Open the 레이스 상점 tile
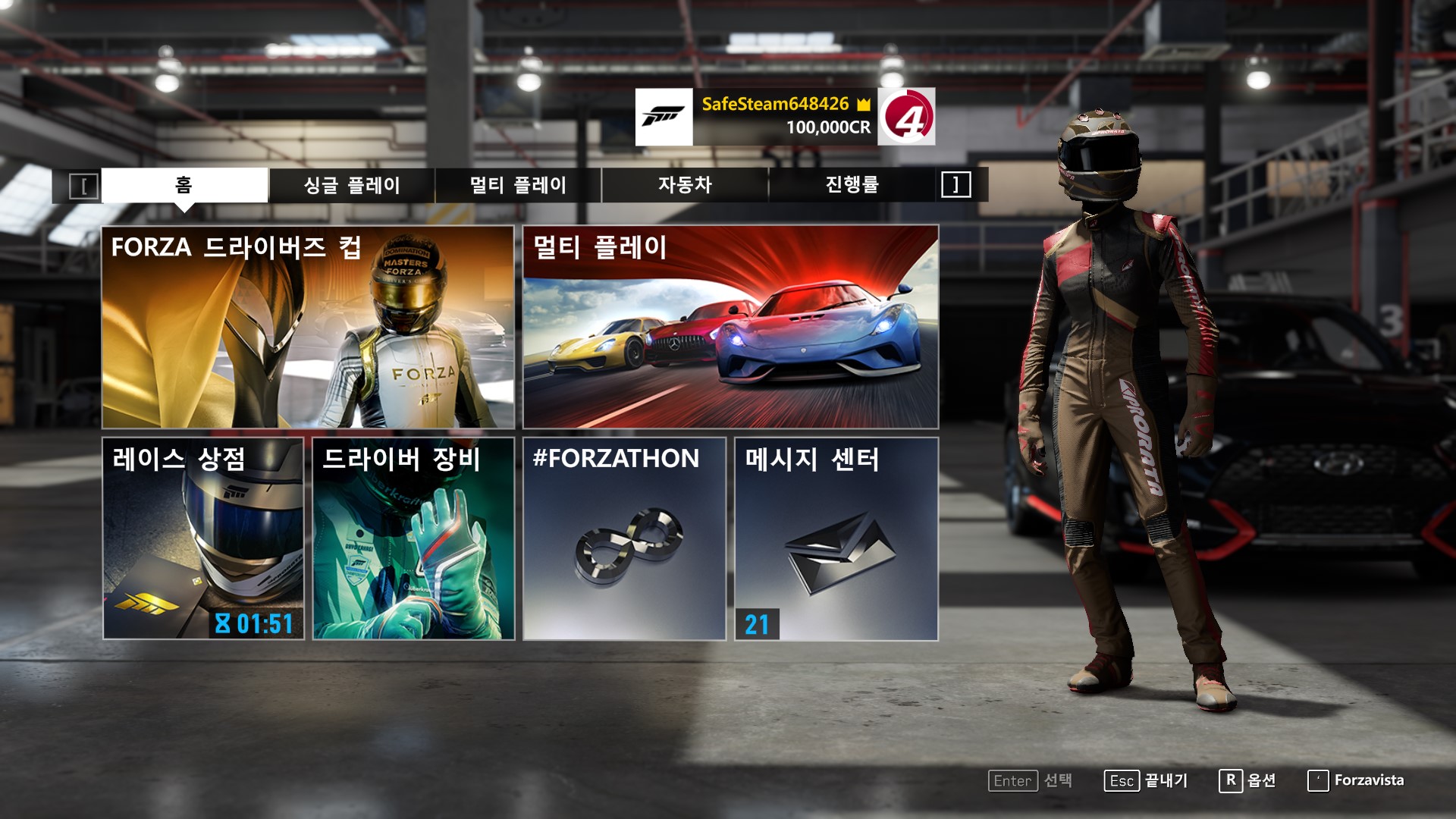This screenshot has width=1456, height=819. pos(203,538)
